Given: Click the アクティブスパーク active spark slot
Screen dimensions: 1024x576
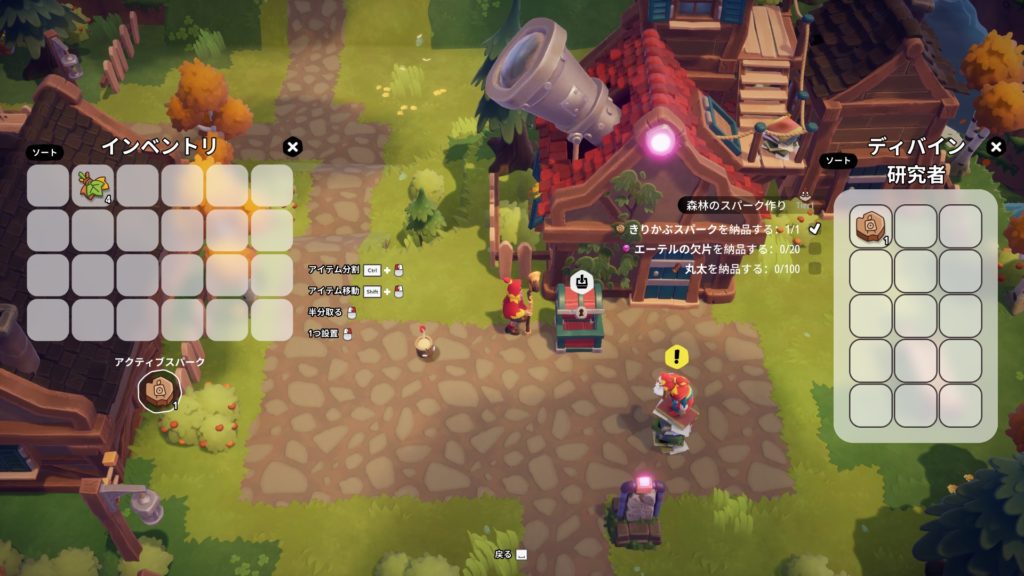Looking at the screenshot, I should click(x=158, y=389).
